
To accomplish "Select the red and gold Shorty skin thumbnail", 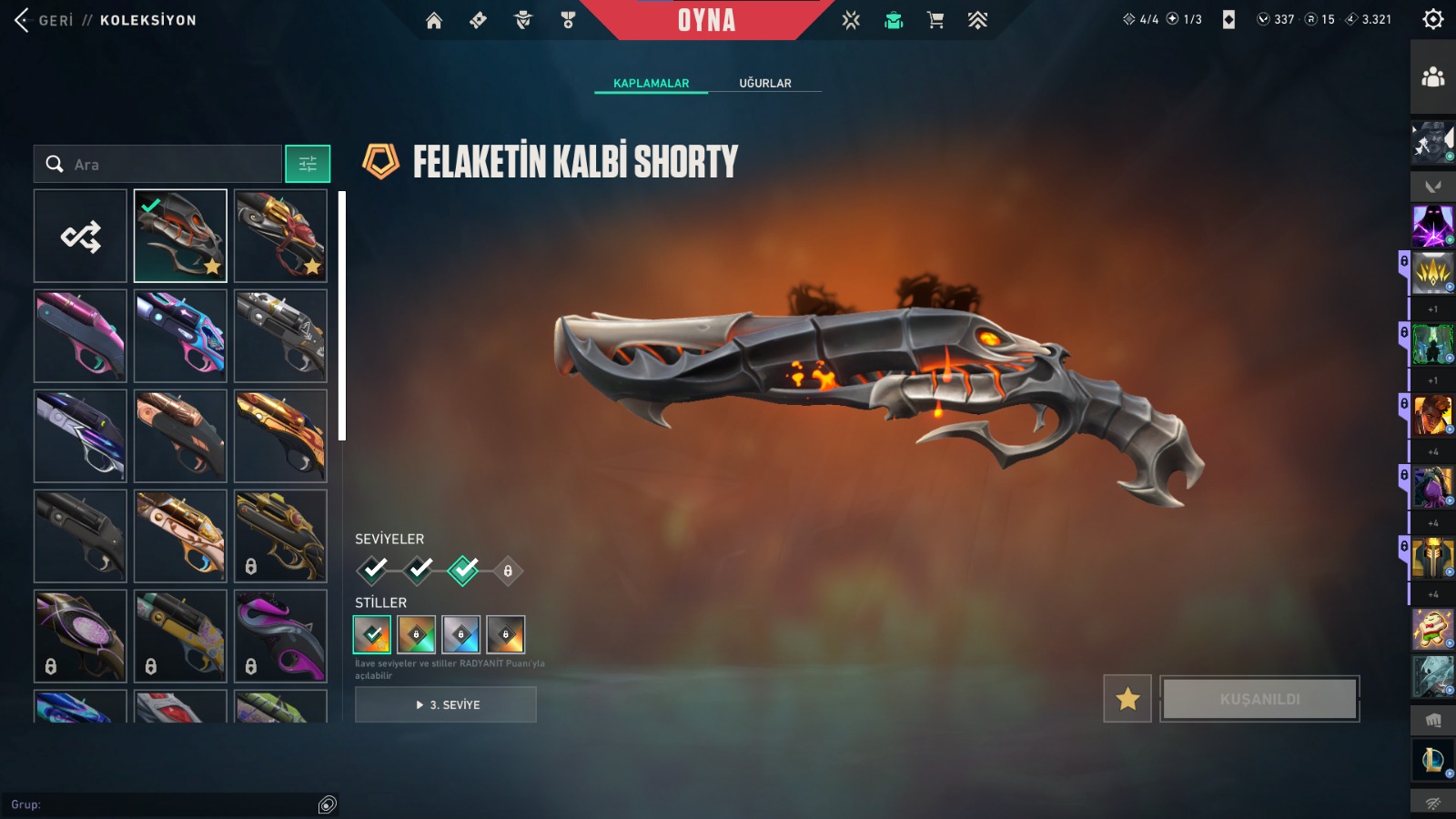I will click(x=280, y=237).
